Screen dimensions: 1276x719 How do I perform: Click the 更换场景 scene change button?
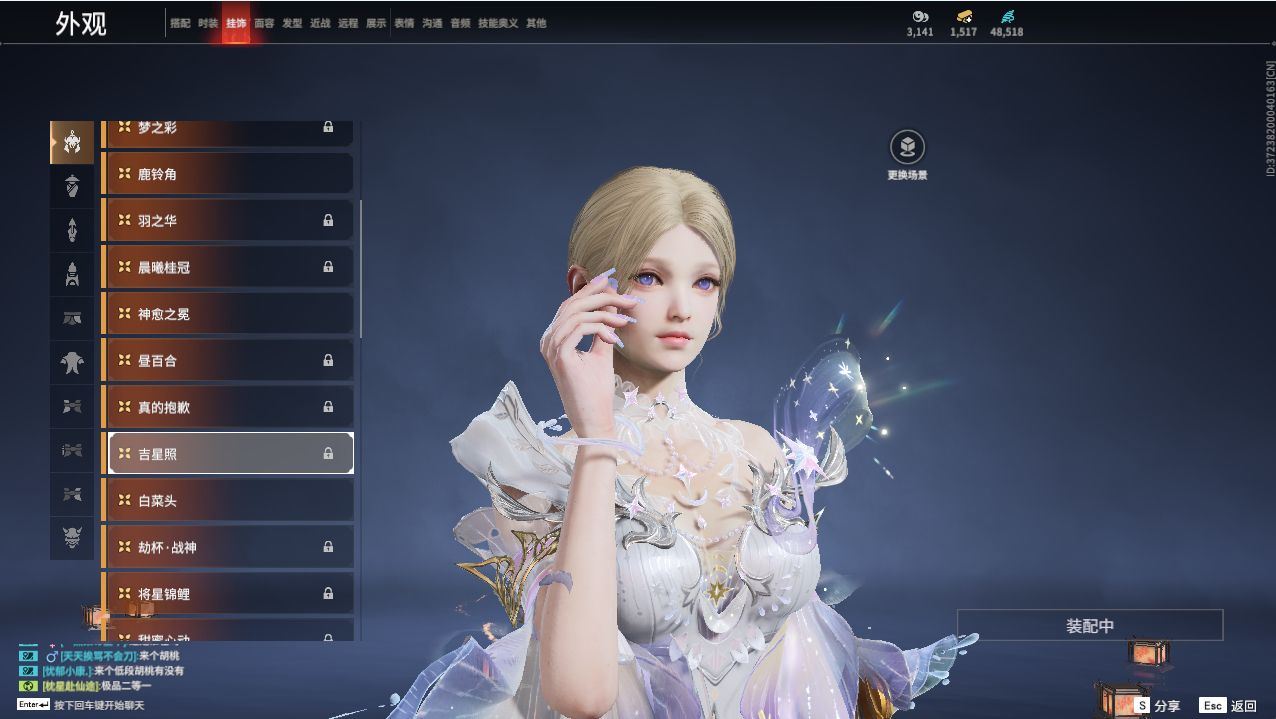(907, 148)
